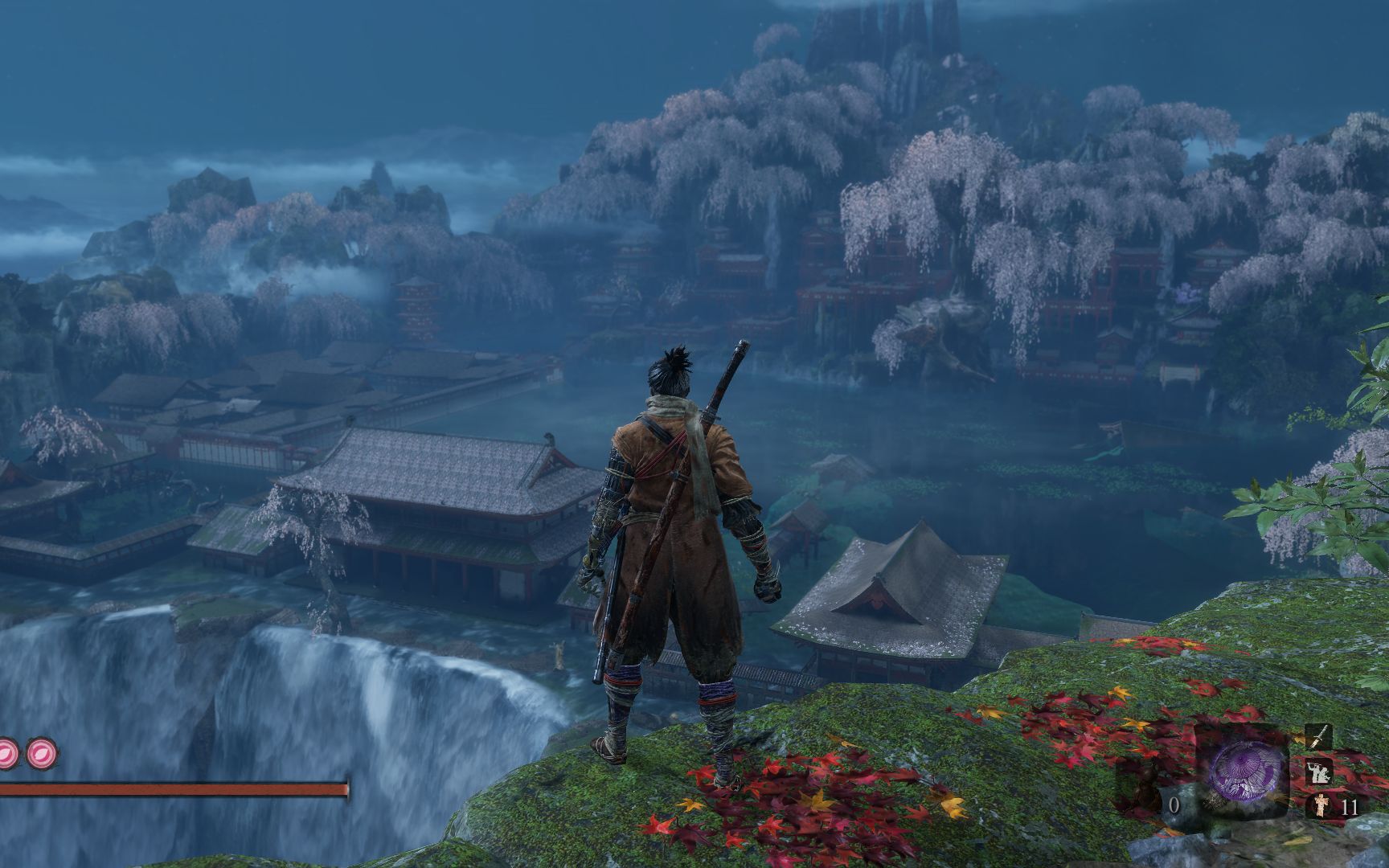
Task: Click the fully visible pink resurrection node
Action: [x=39, y=753]
